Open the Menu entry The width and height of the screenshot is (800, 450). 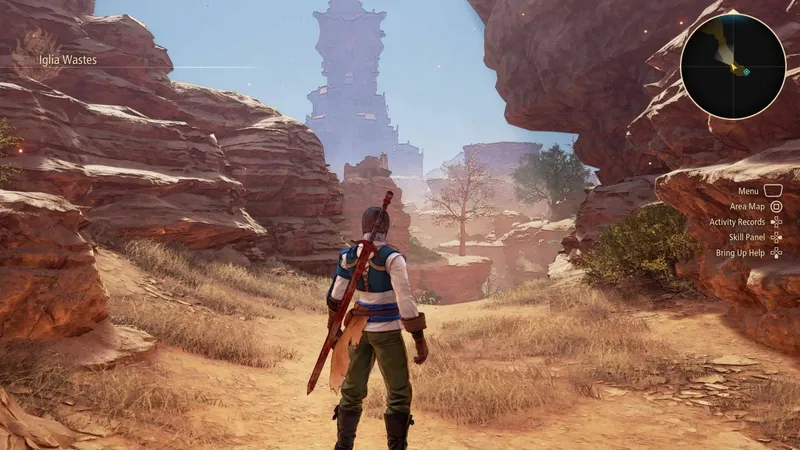click(x=748, y=190)
